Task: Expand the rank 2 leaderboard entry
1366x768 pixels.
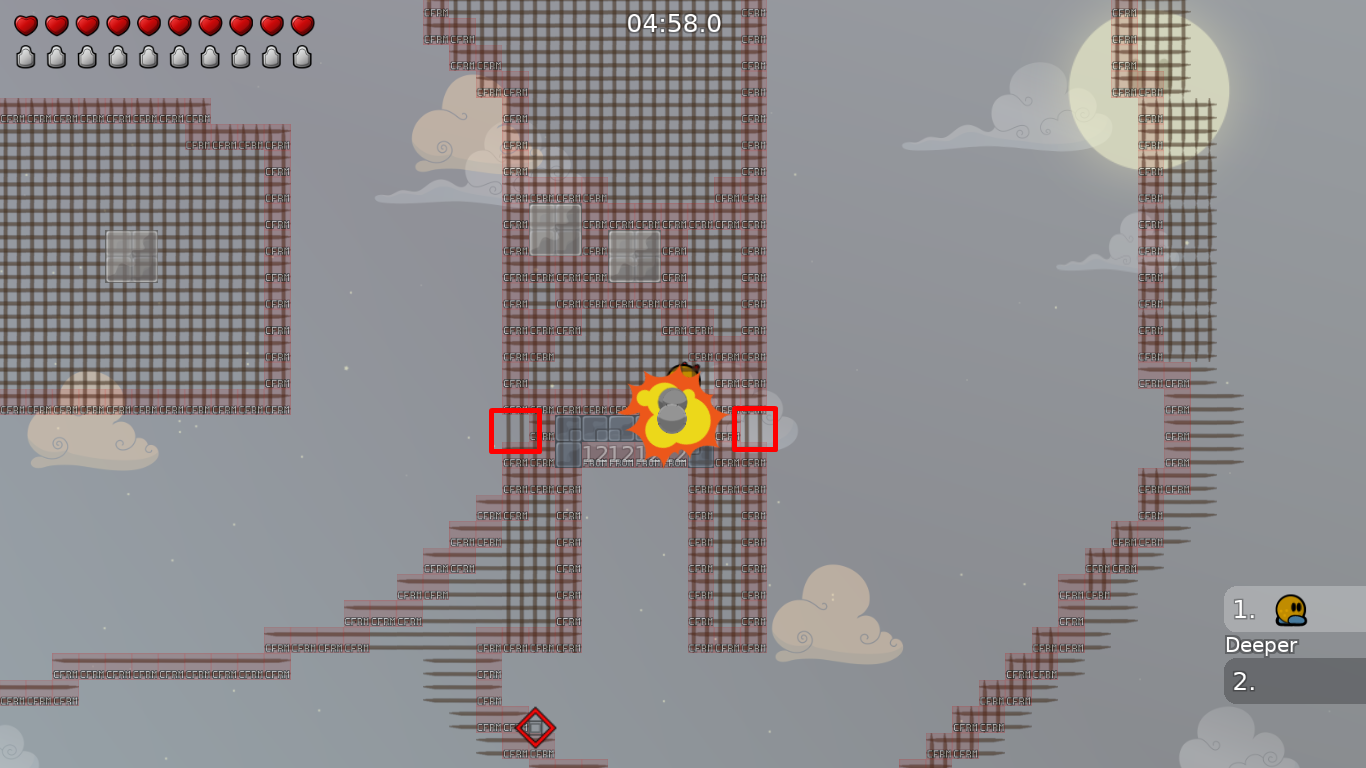Action: (1293, 681)
